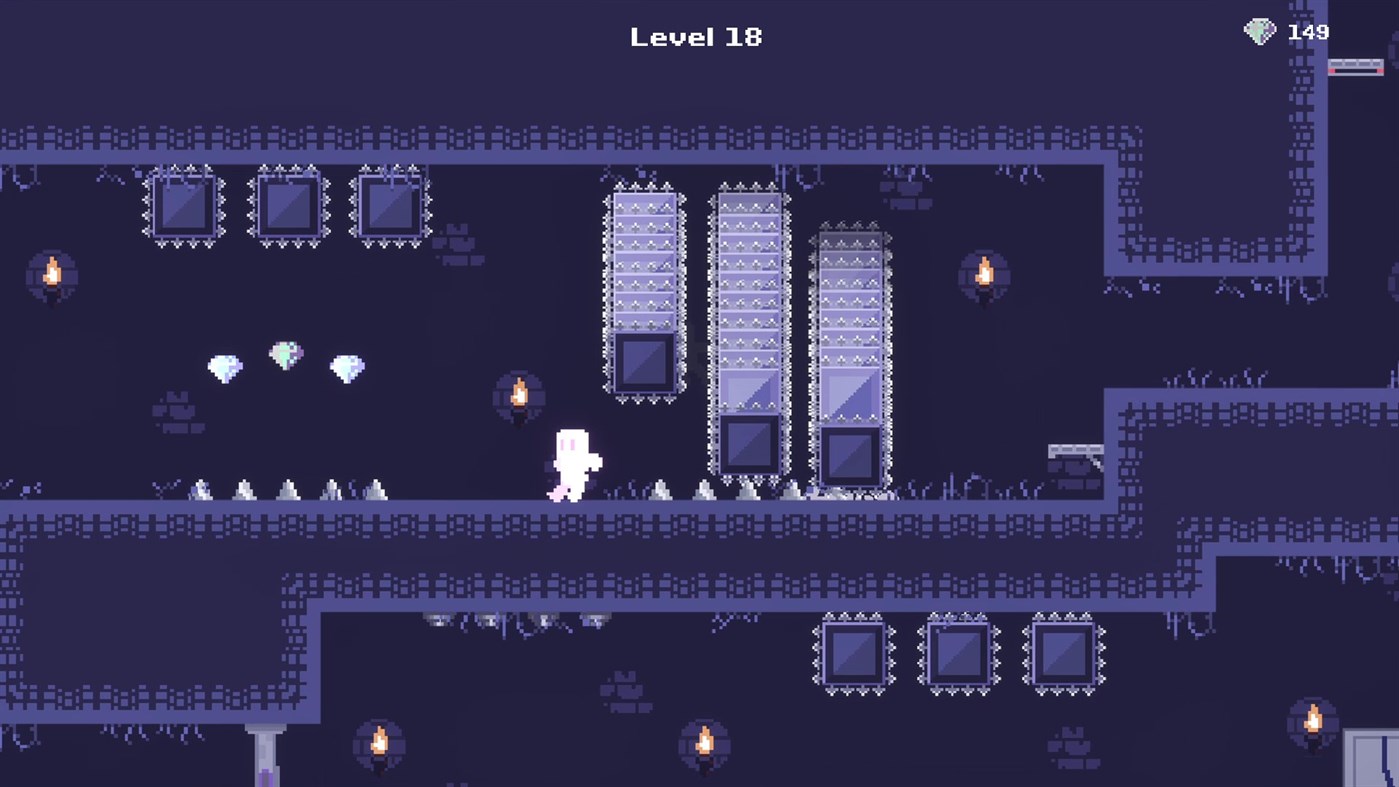Click the Level 18 title text
This screenshot has height=787, width=1399.
pos(696,36)
